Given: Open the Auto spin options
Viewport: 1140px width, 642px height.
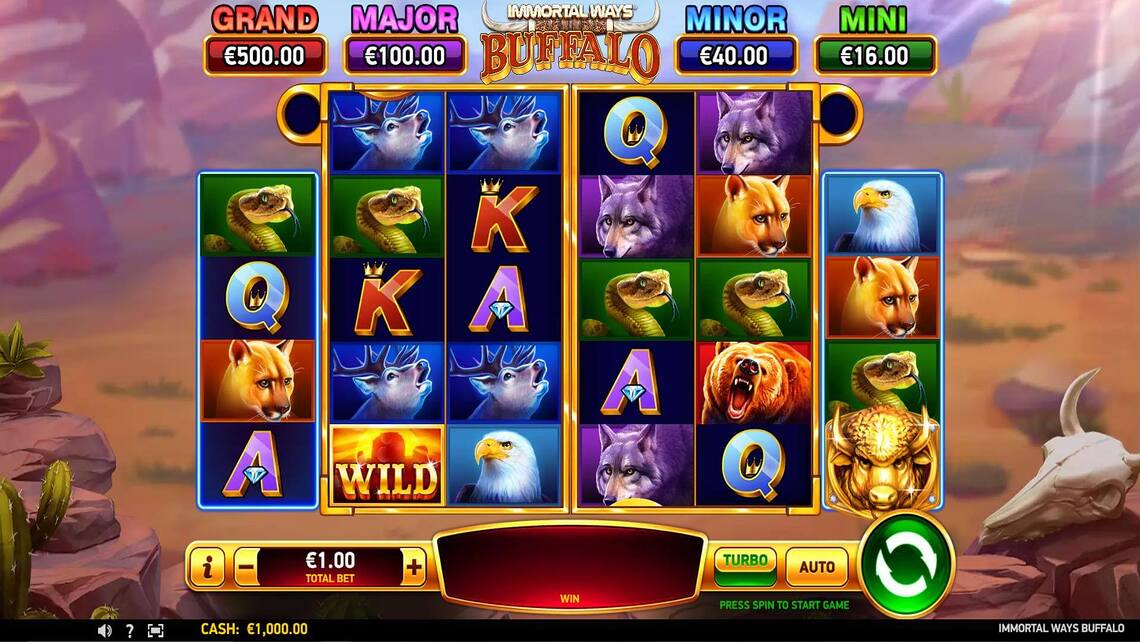Looking at the screenshot, I should point(816,567).
